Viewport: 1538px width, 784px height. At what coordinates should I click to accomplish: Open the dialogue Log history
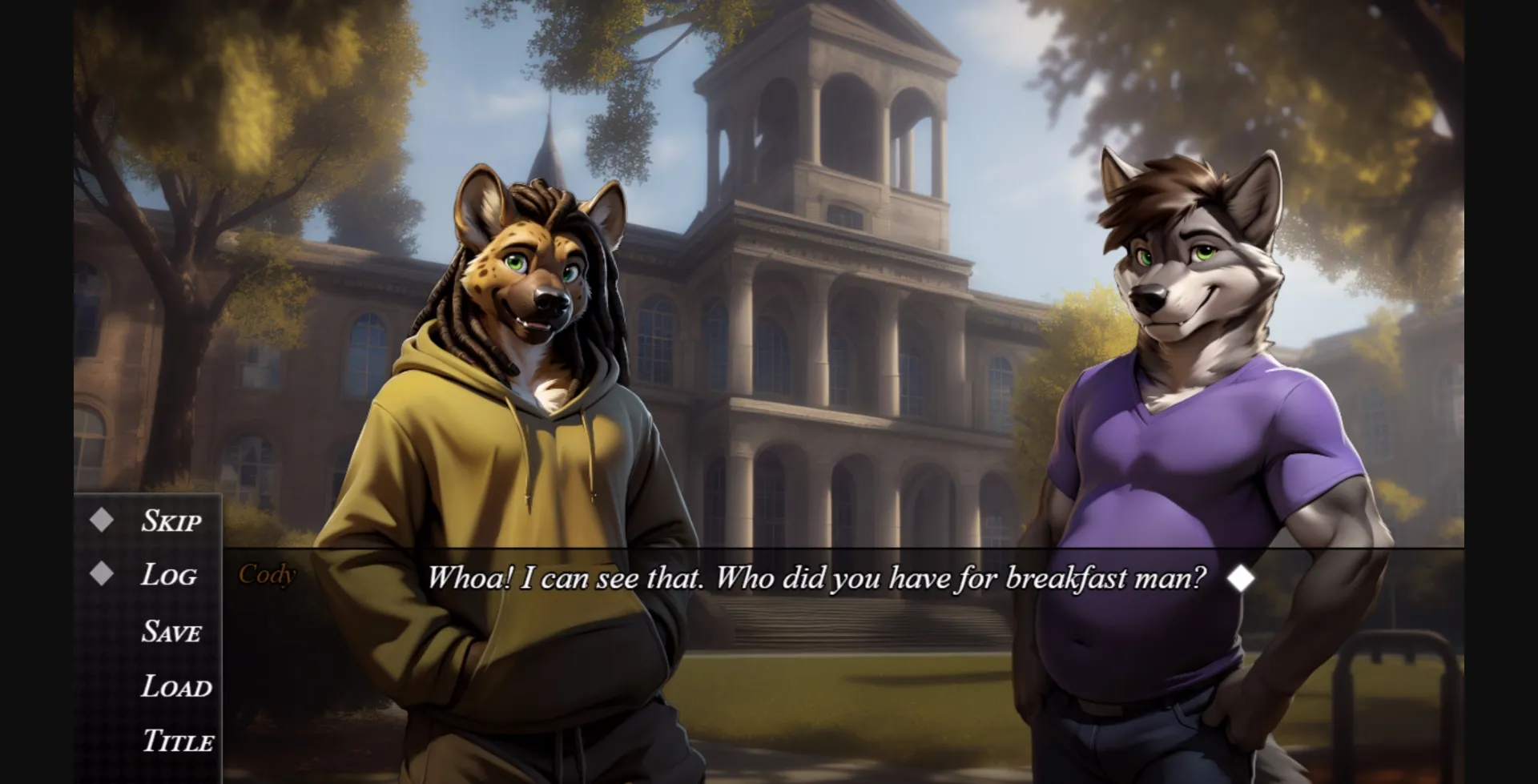click(x=169, y=576)
